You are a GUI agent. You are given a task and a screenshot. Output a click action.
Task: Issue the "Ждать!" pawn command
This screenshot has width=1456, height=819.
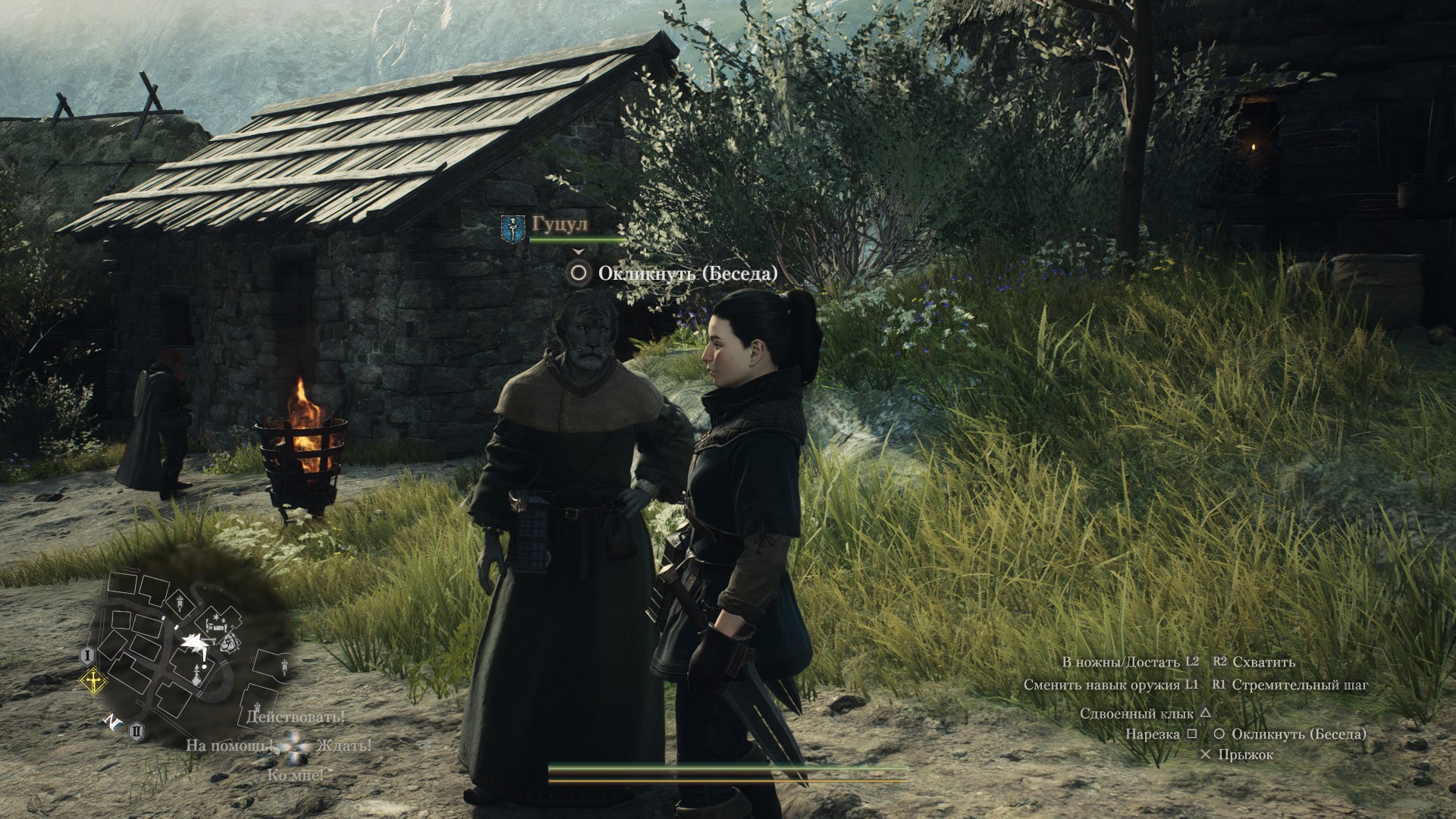(344, 745)
